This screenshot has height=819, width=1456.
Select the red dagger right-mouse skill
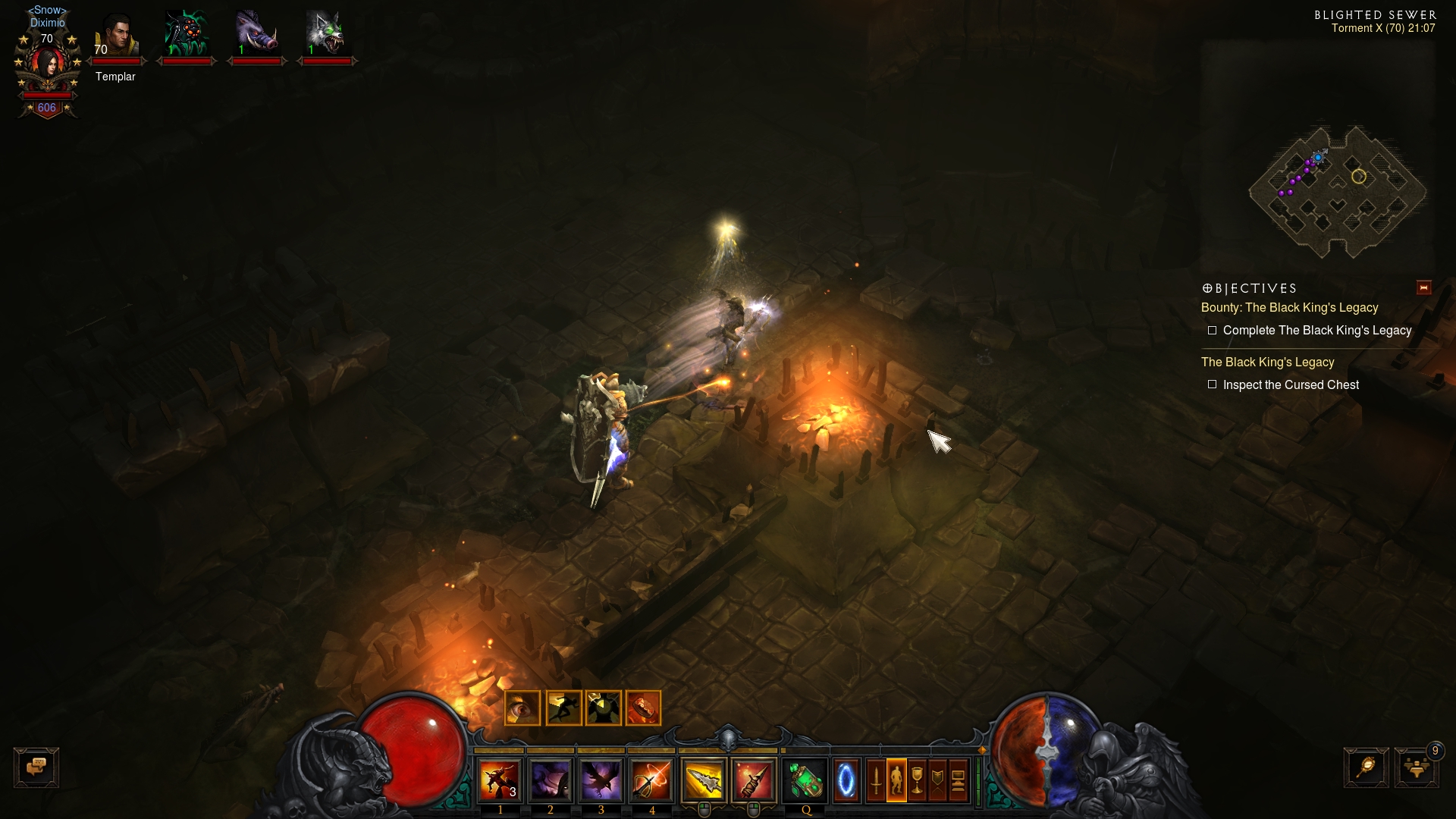[754, 780]
